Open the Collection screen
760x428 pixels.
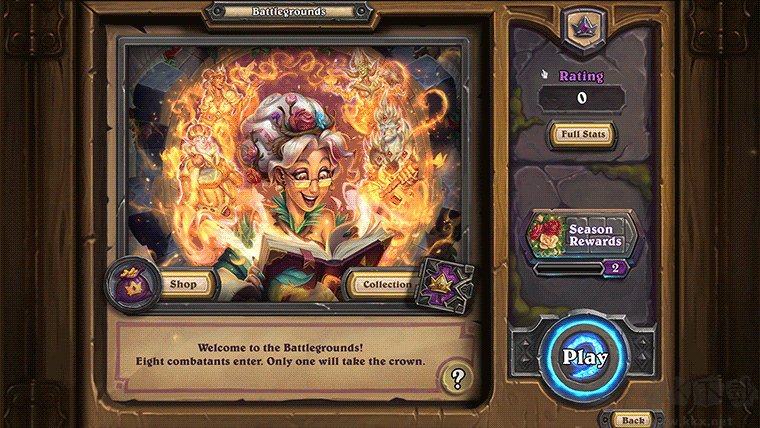click(x=387, y=284)
